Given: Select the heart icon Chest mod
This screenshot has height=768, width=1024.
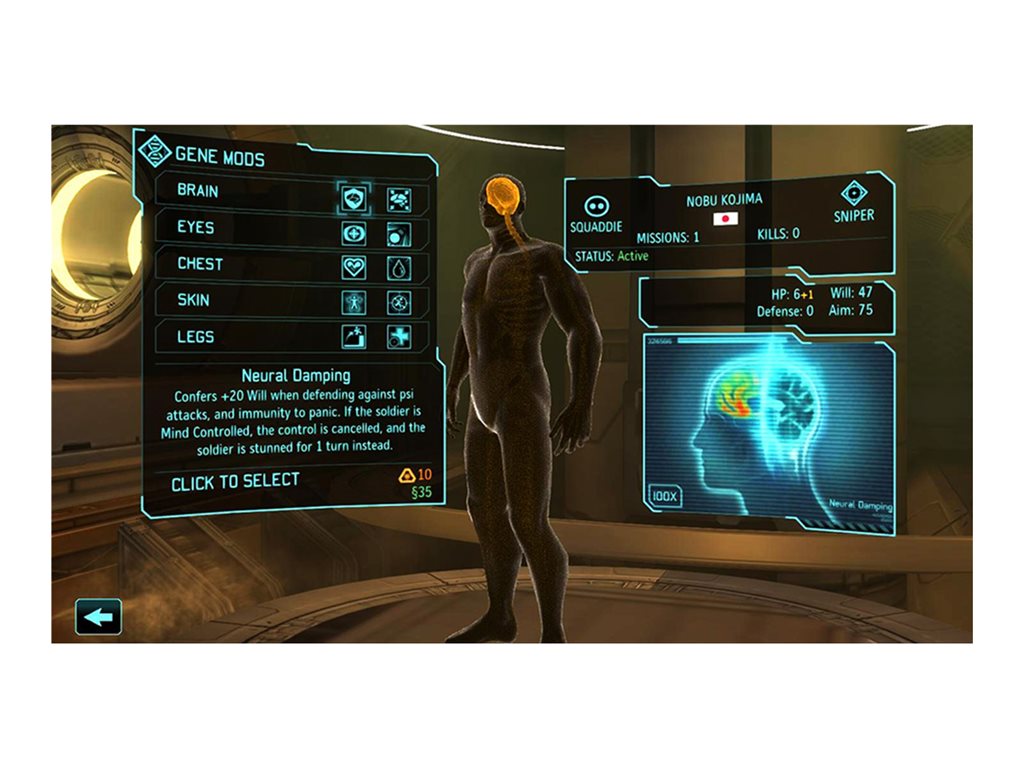Looking at the screenshot, I should point(355,267).
